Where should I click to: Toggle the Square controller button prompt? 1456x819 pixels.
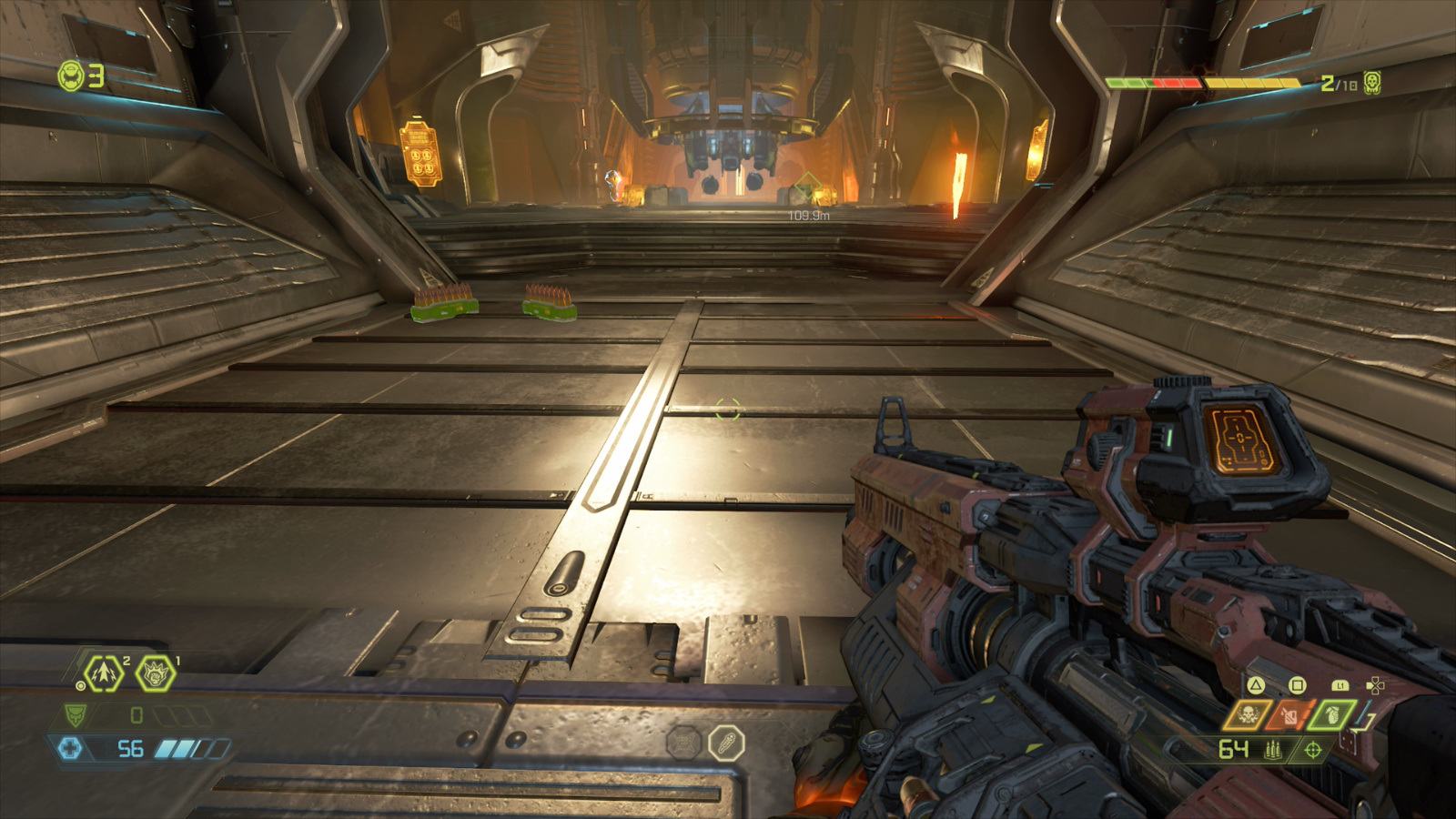[1297, 685]
